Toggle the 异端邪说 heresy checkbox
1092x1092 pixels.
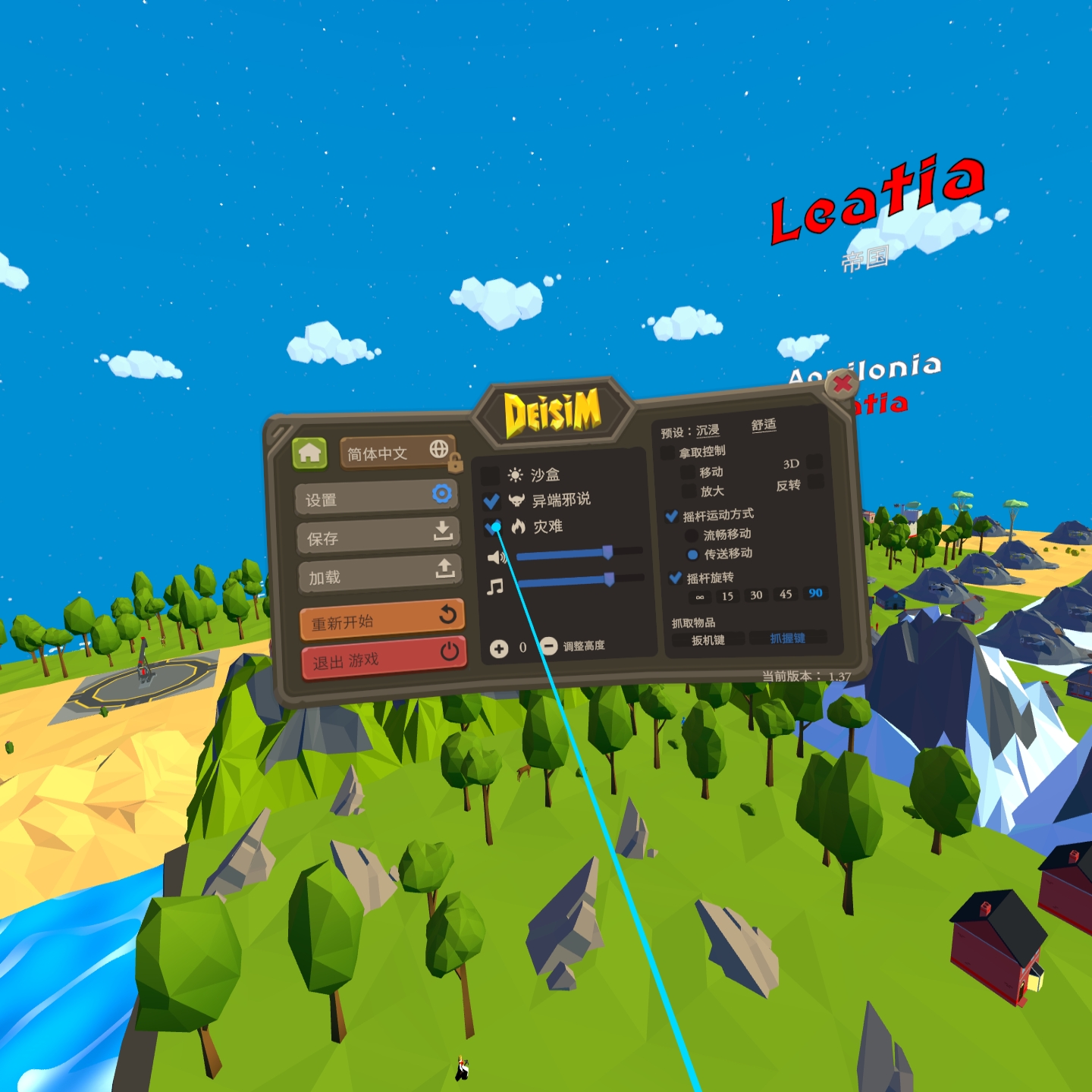click(491, 501)
